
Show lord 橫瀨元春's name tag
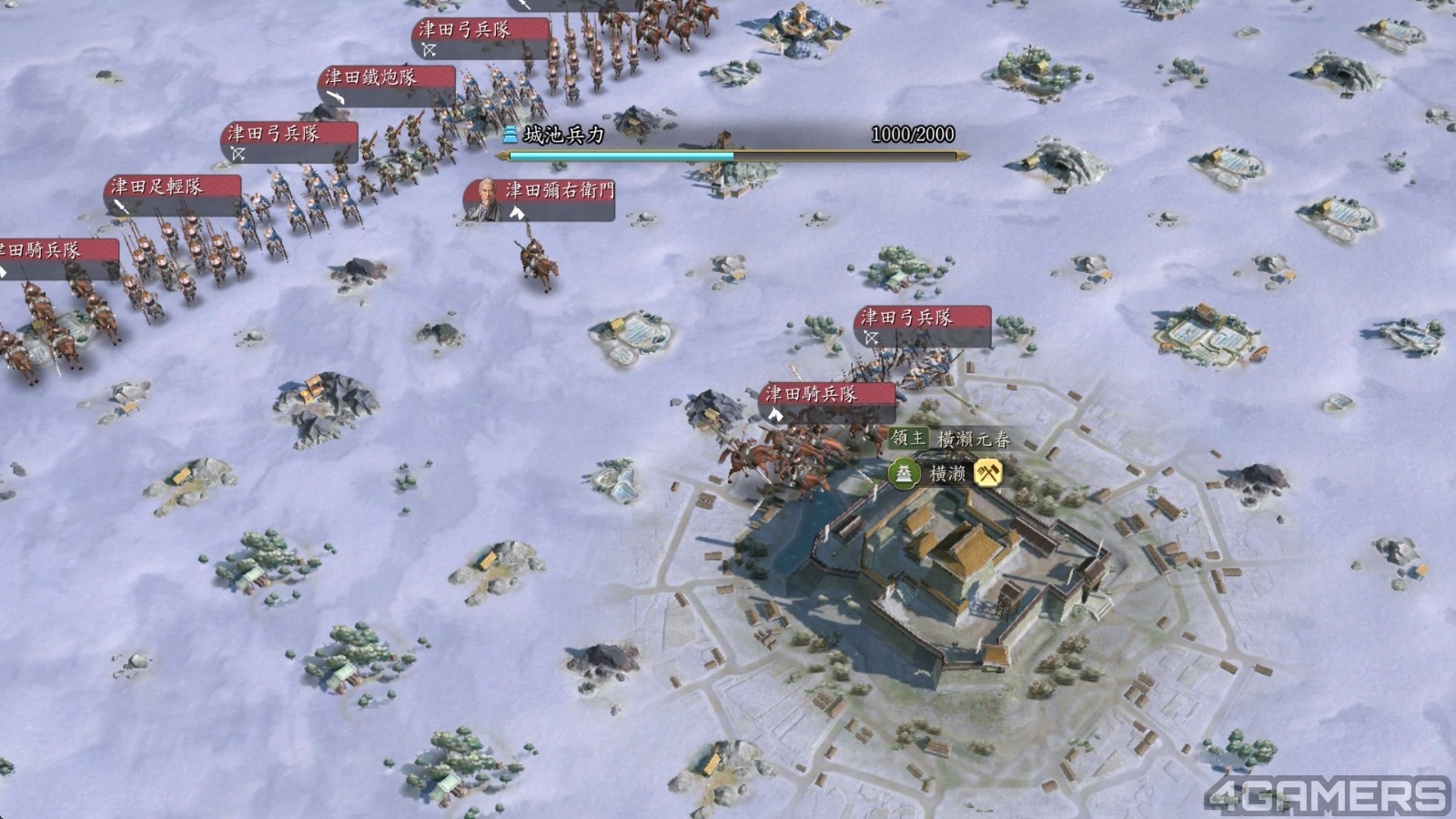pyautogui.click(x=952, y=440)
